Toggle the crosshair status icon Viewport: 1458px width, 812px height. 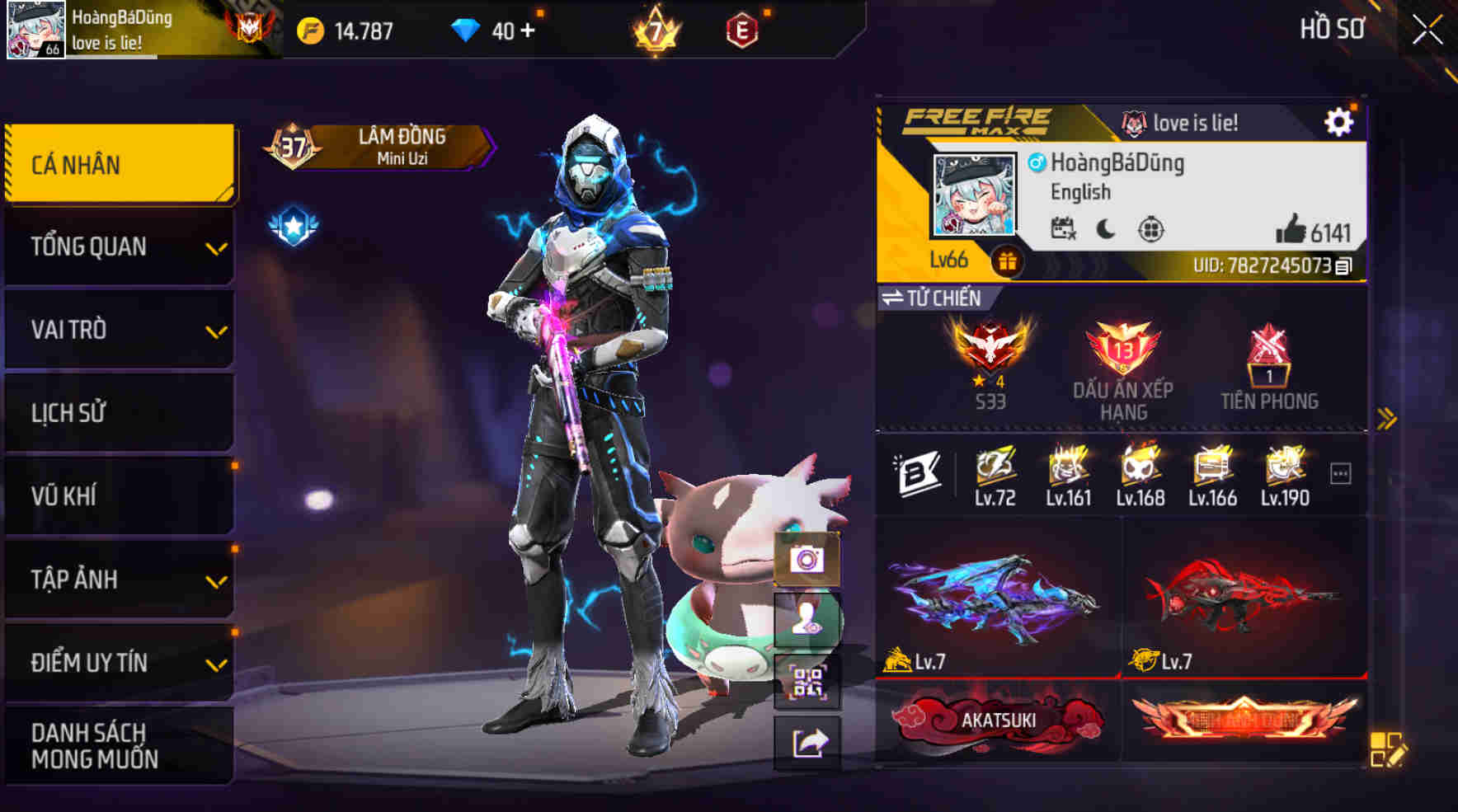point(1152,228)
